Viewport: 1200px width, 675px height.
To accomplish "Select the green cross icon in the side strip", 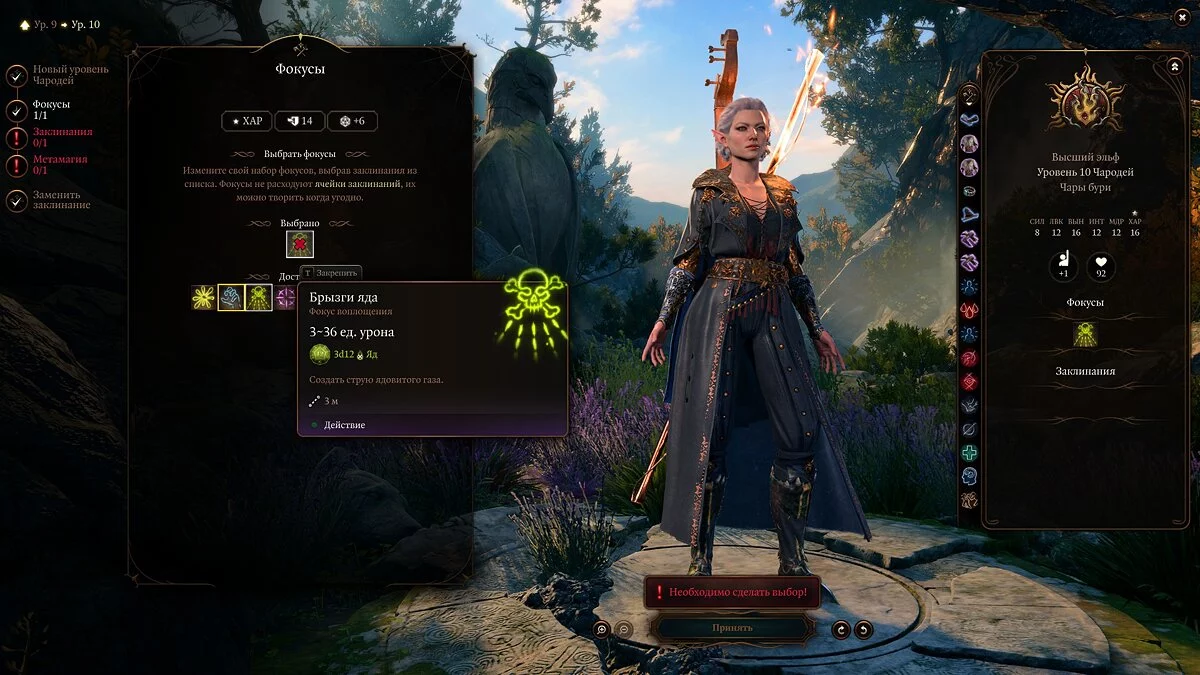I will tap(969, 452).
